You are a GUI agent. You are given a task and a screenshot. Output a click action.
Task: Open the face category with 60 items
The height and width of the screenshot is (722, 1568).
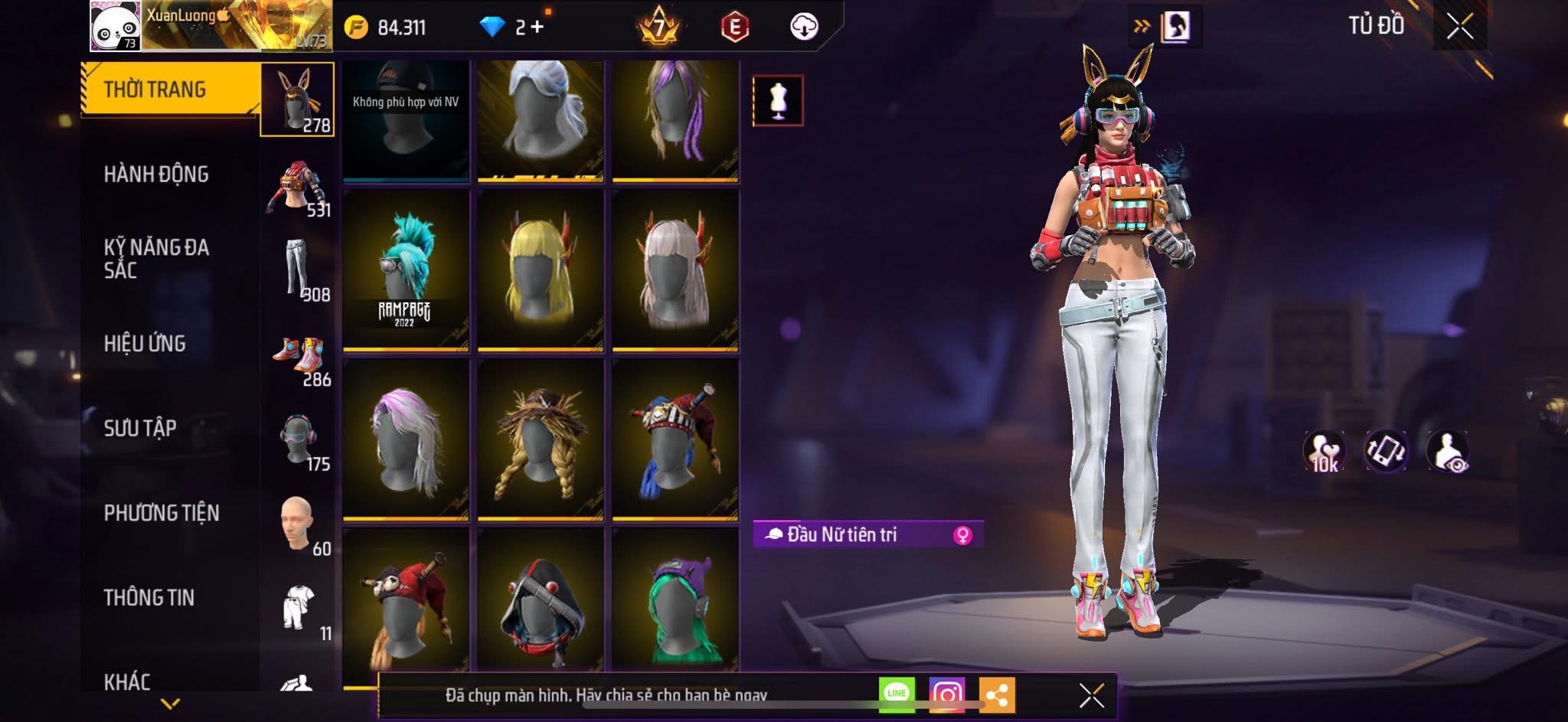(298, 525)
